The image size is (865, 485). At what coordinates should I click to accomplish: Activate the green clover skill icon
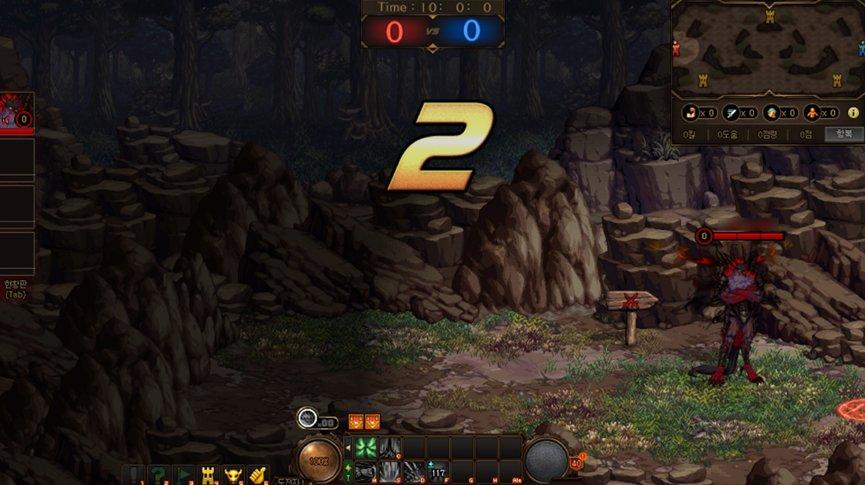pyautogui.click(x=365, y=447)
